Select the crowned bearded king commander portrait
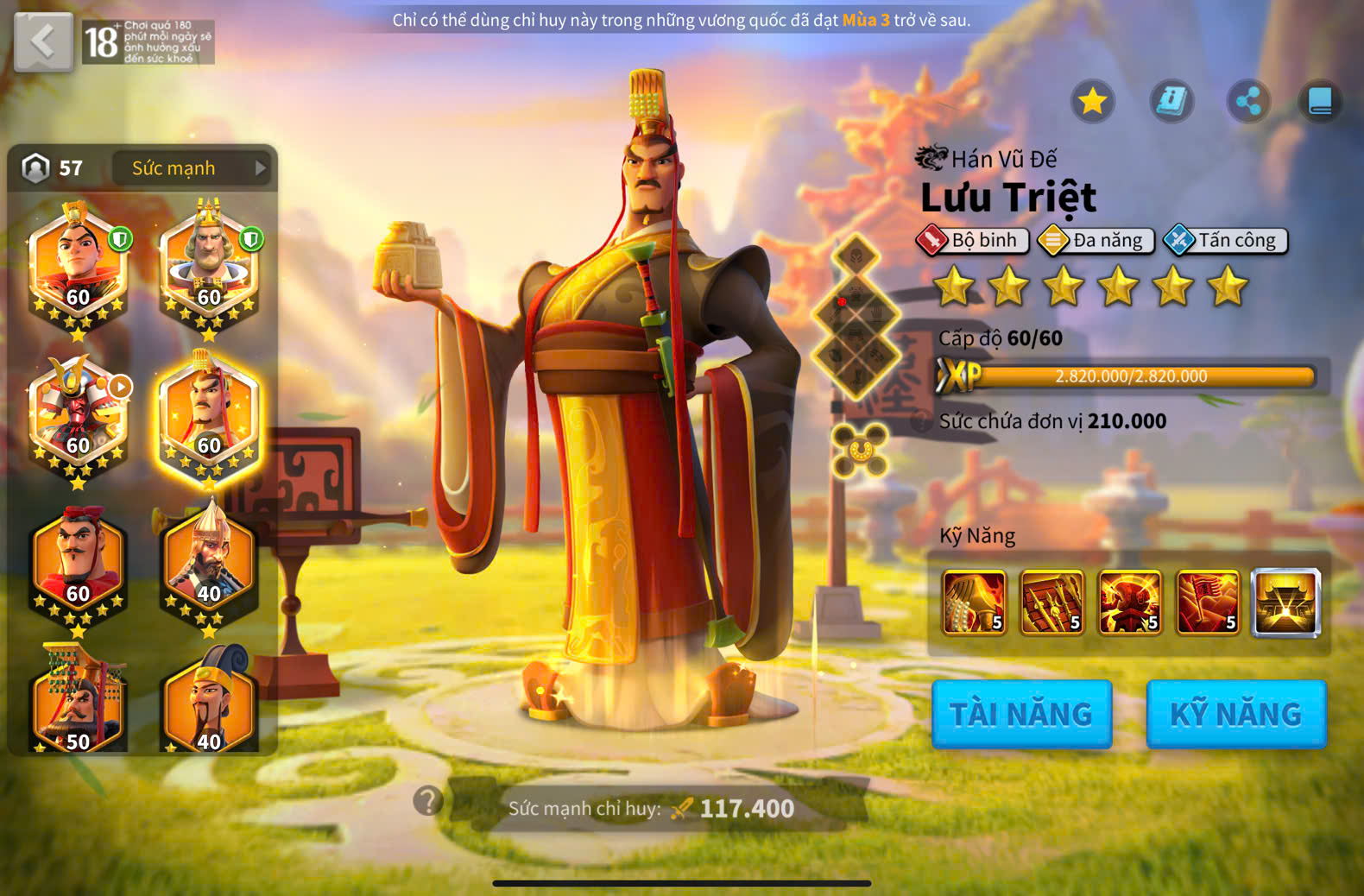 click(x=209, y=263)
